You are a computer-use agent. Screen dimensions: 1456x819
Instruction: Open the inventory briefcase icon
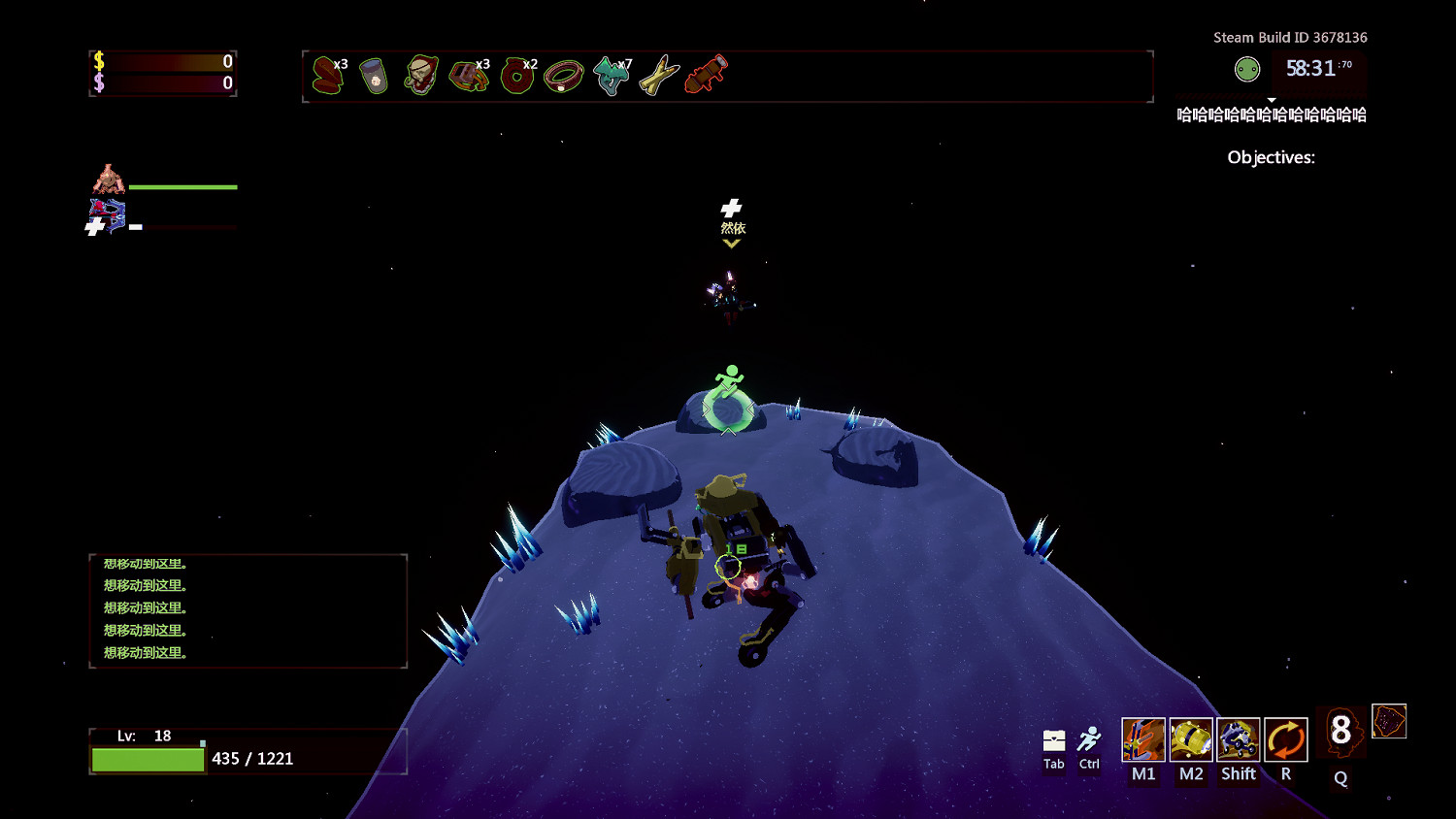(x=1054, y=741)
